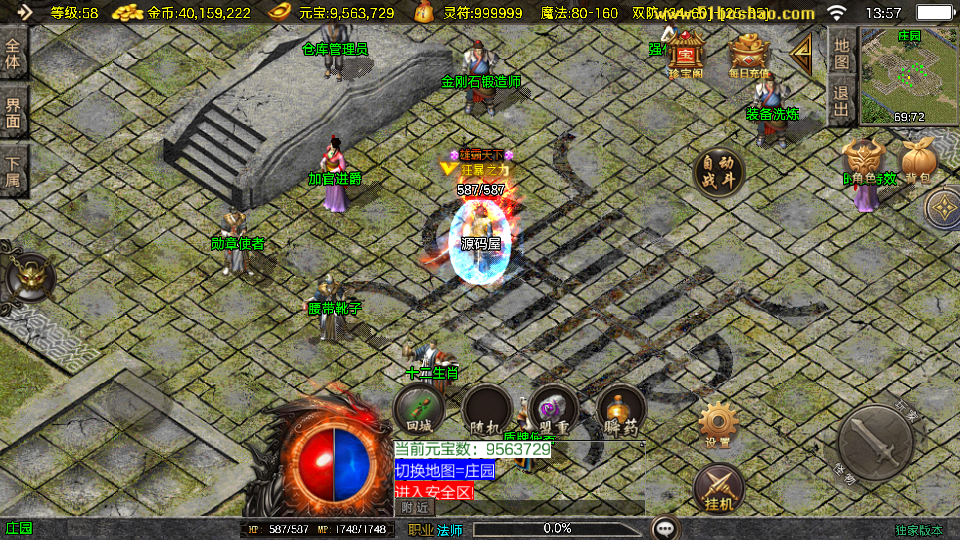Select the 下属 tab on the left
The height and width of the screenshot is (540, 960).
pos(13,171)
